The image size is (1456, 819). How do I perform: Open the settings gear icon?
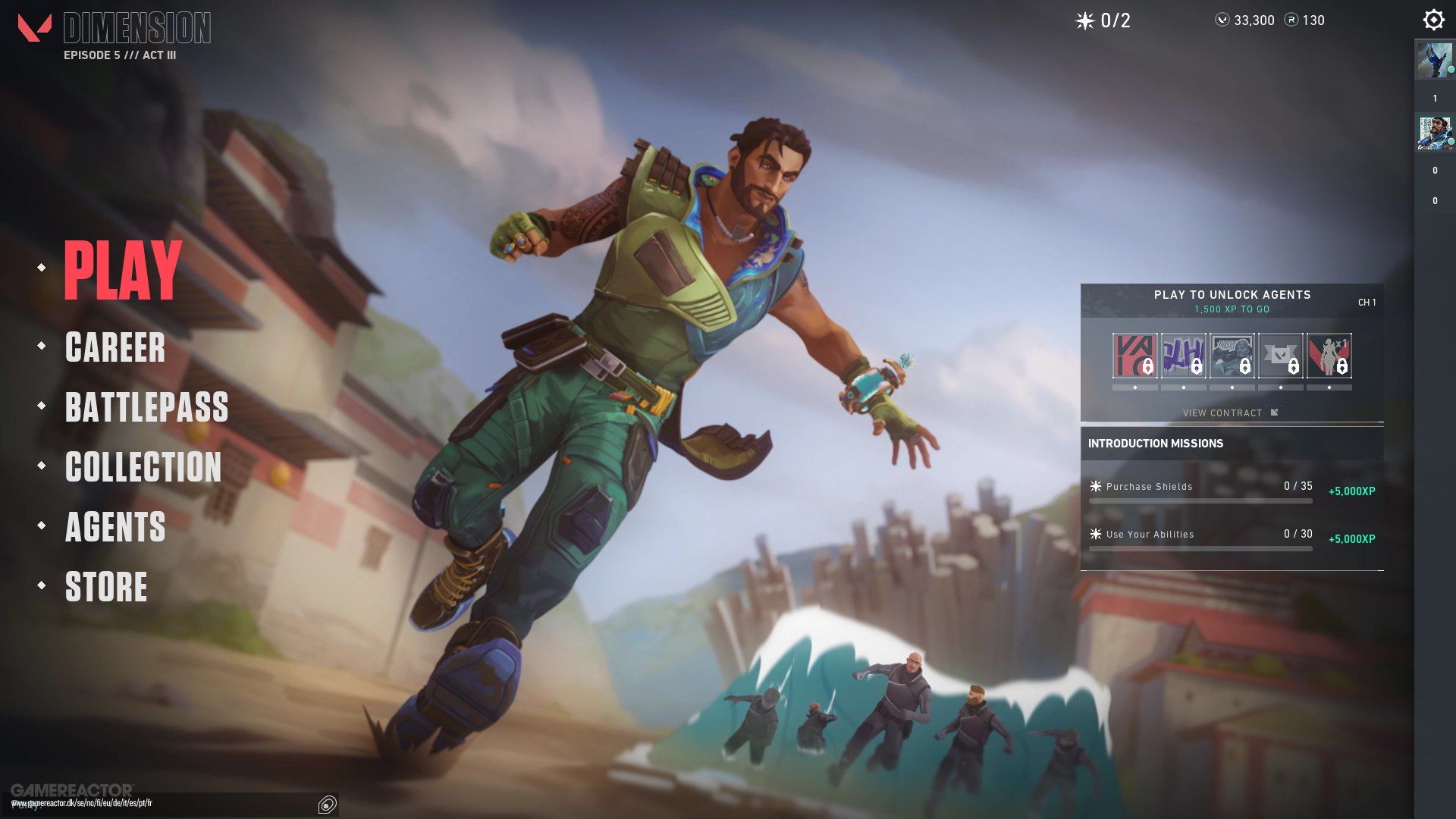point(1432,19)
